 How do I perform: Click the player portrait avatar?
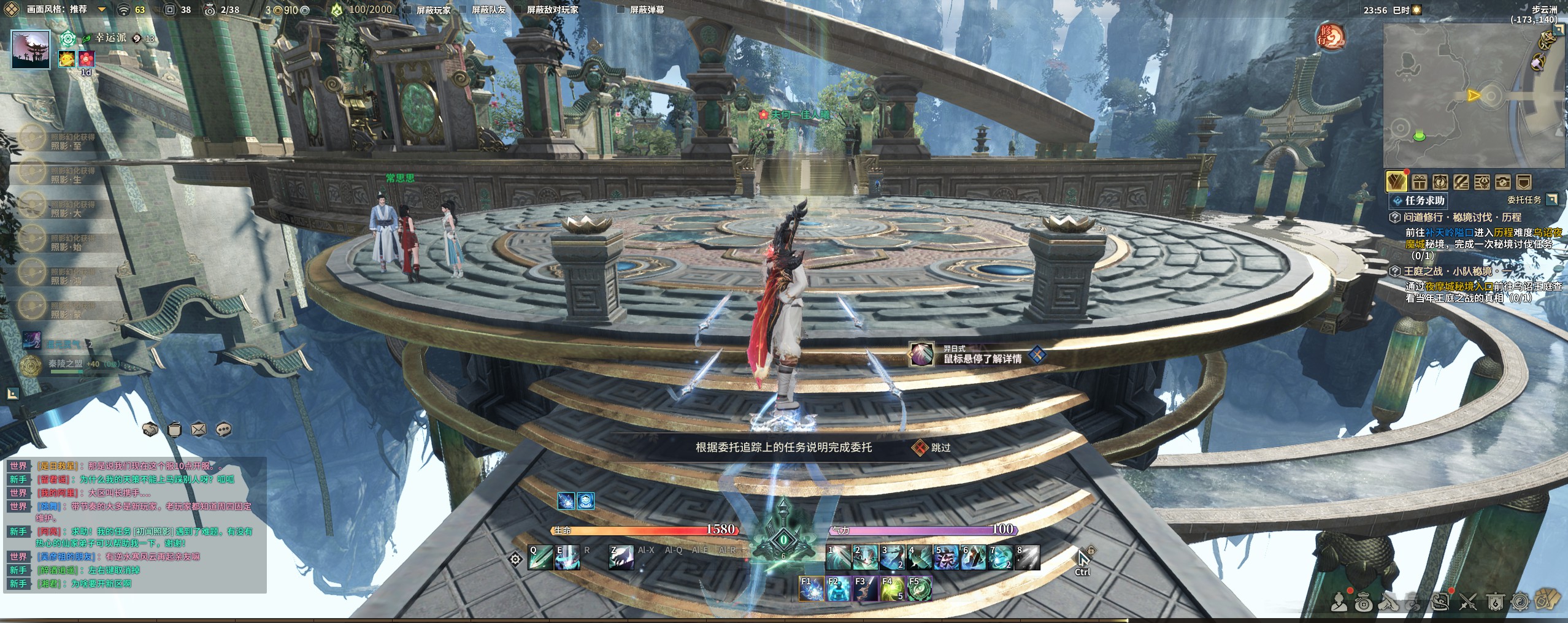pos(31,50)
